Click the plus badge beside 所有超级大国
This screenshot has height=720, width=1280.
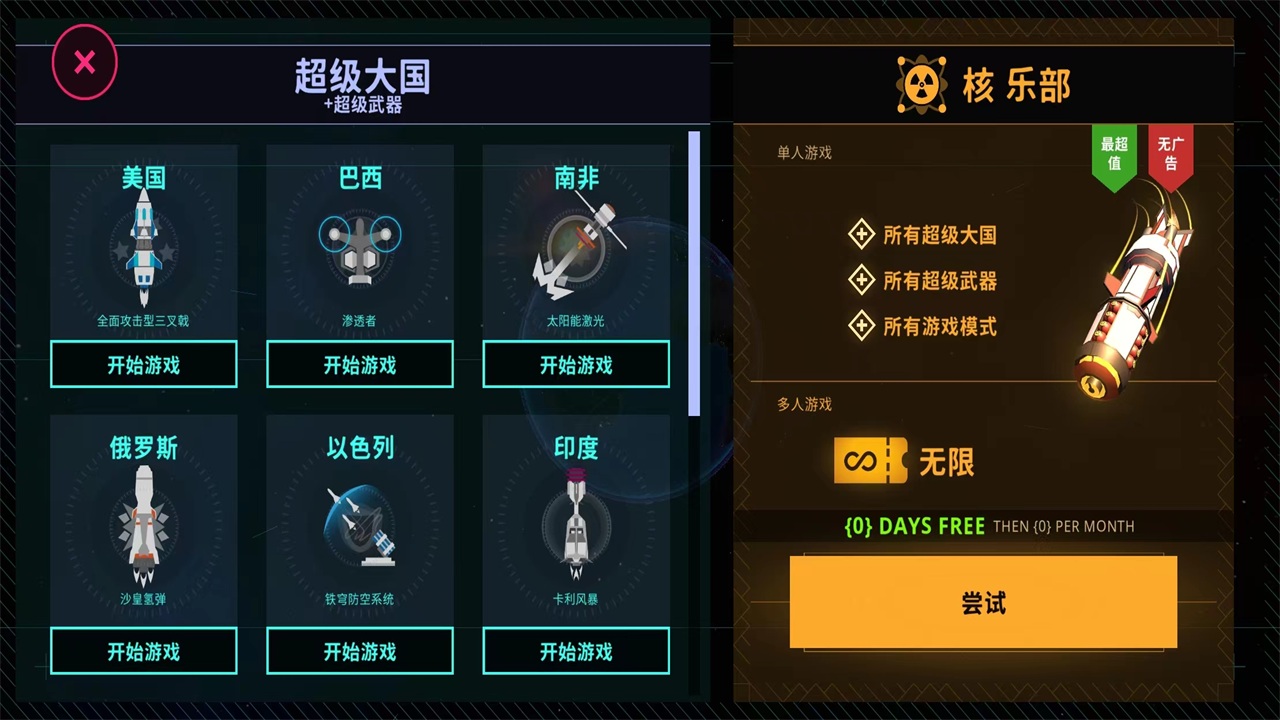coord(862,234)
